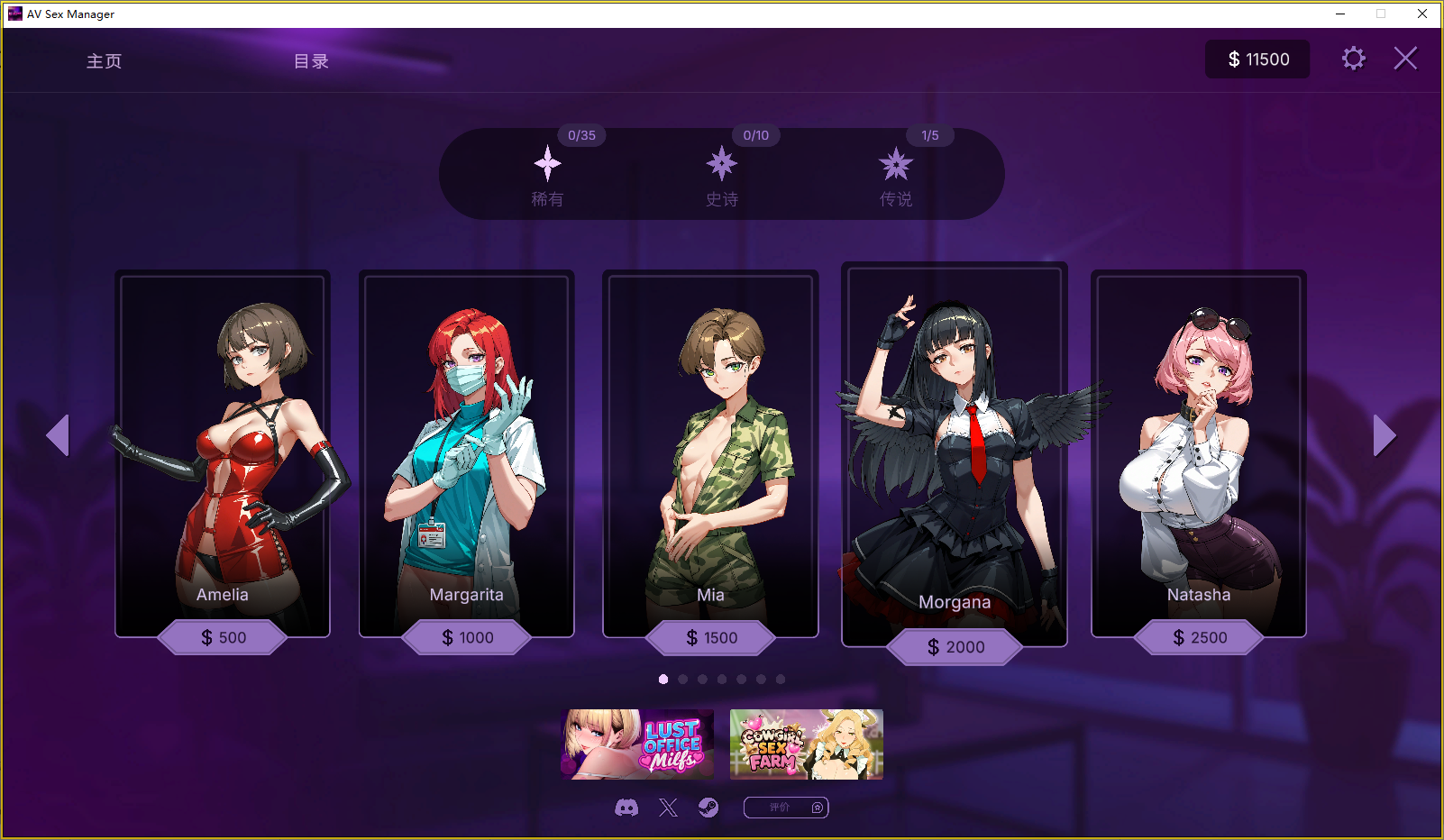Buy Margarita for $1000
The width and height of the screenshot is (1444, 840).
click(467, 637)
